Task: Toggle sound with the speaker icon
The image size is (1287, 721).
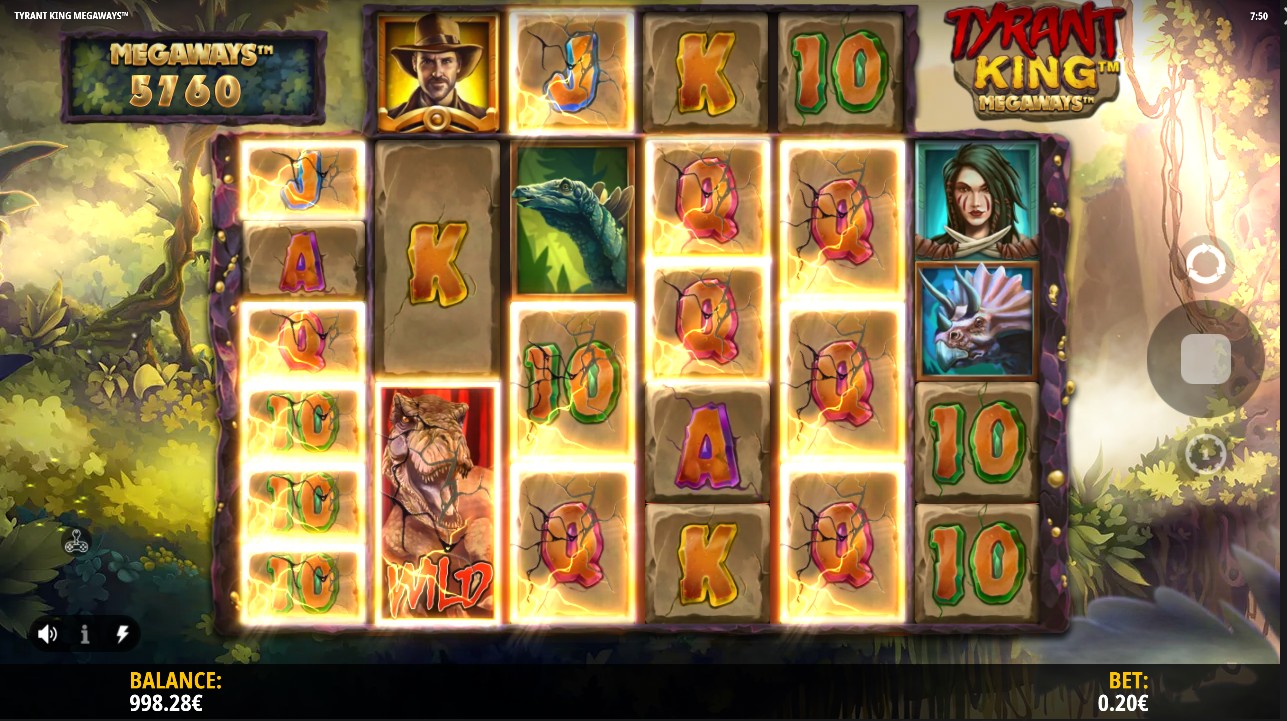Action: (47, 634)
